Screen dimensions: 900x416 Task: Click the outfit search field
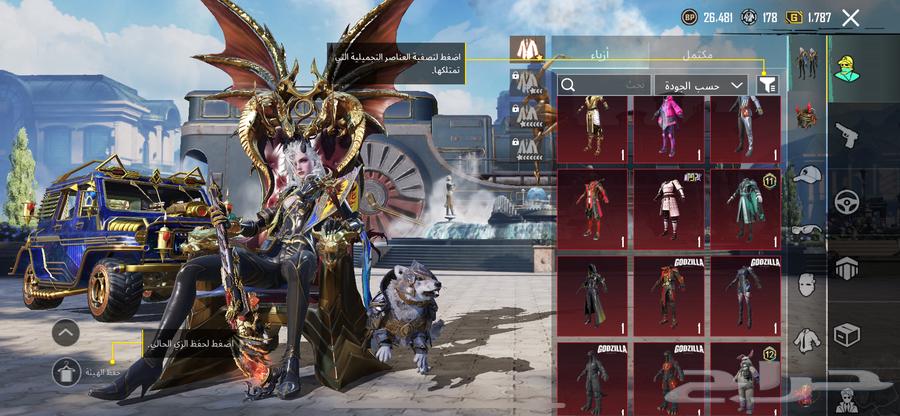click(604, 86)
